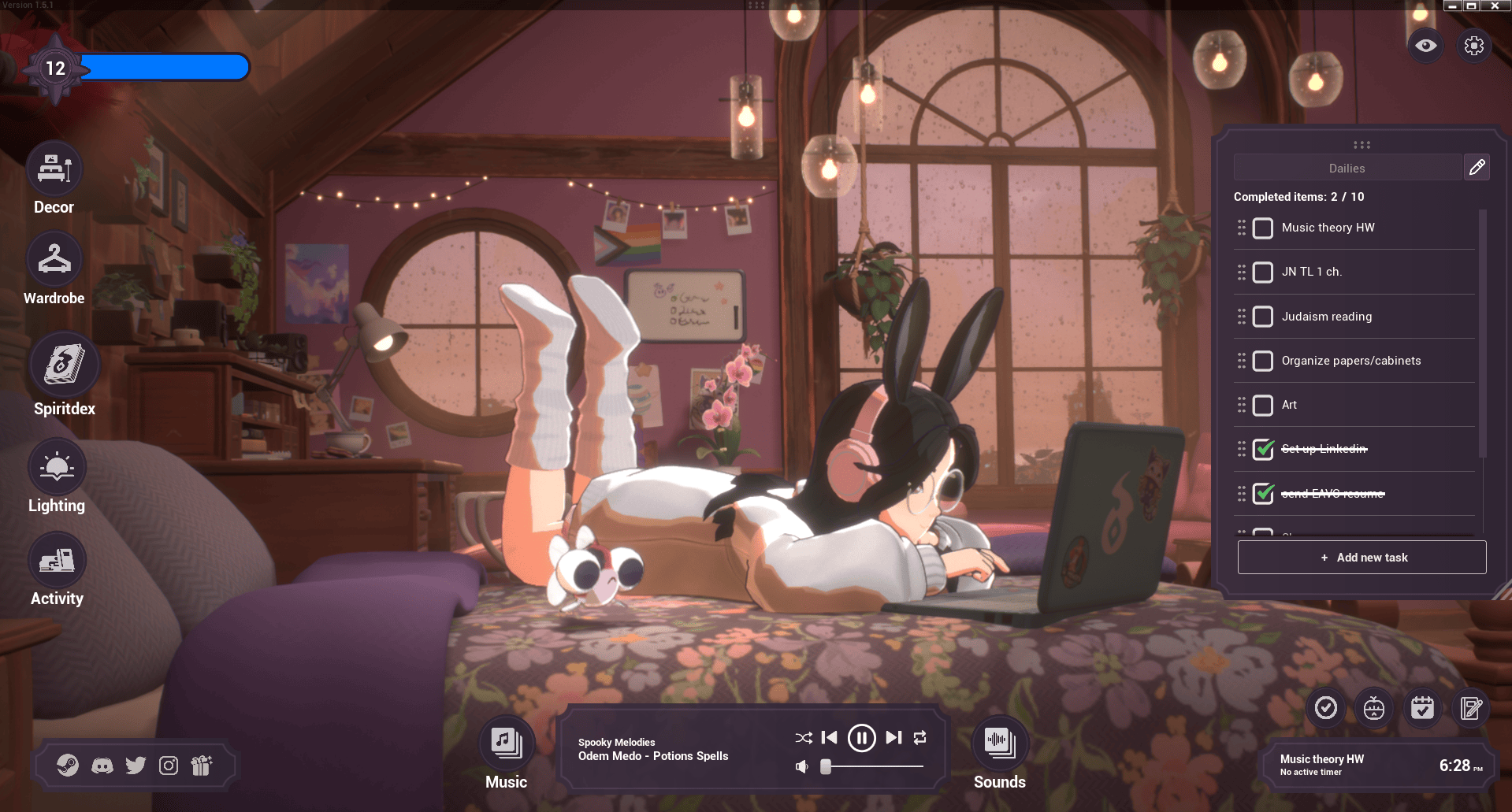1512x812 pixels.
Task: Open the Dailies list selector
Action: click(x=1347, y=167)
